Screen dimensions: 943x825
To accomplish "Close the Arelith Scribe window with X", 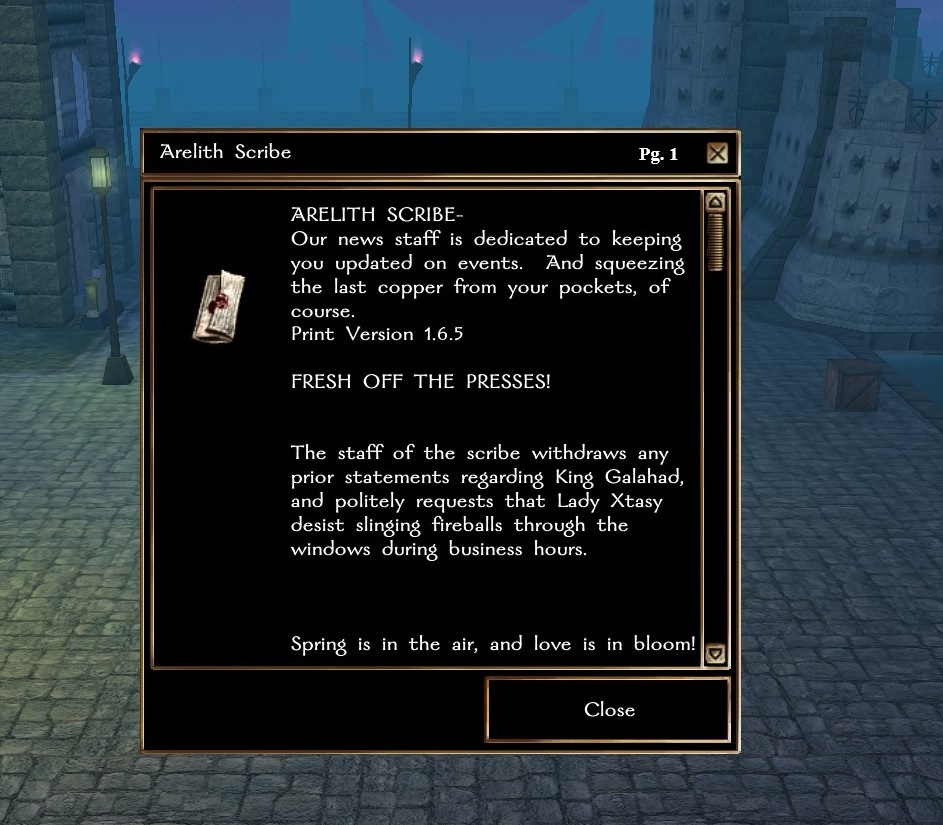I will pos(716,154).
